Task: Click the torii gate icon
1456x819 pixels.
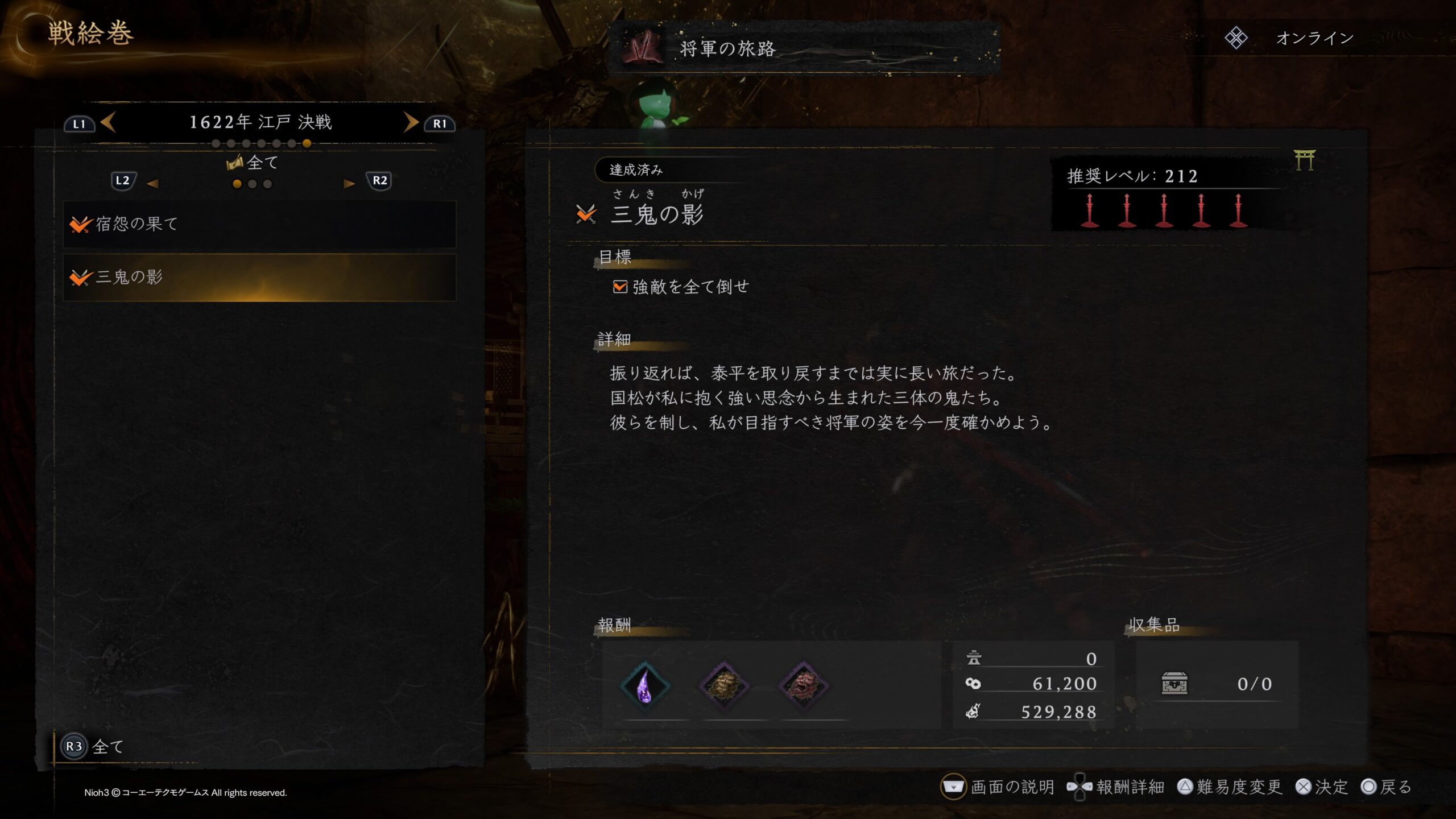Action: point(1304,160)
